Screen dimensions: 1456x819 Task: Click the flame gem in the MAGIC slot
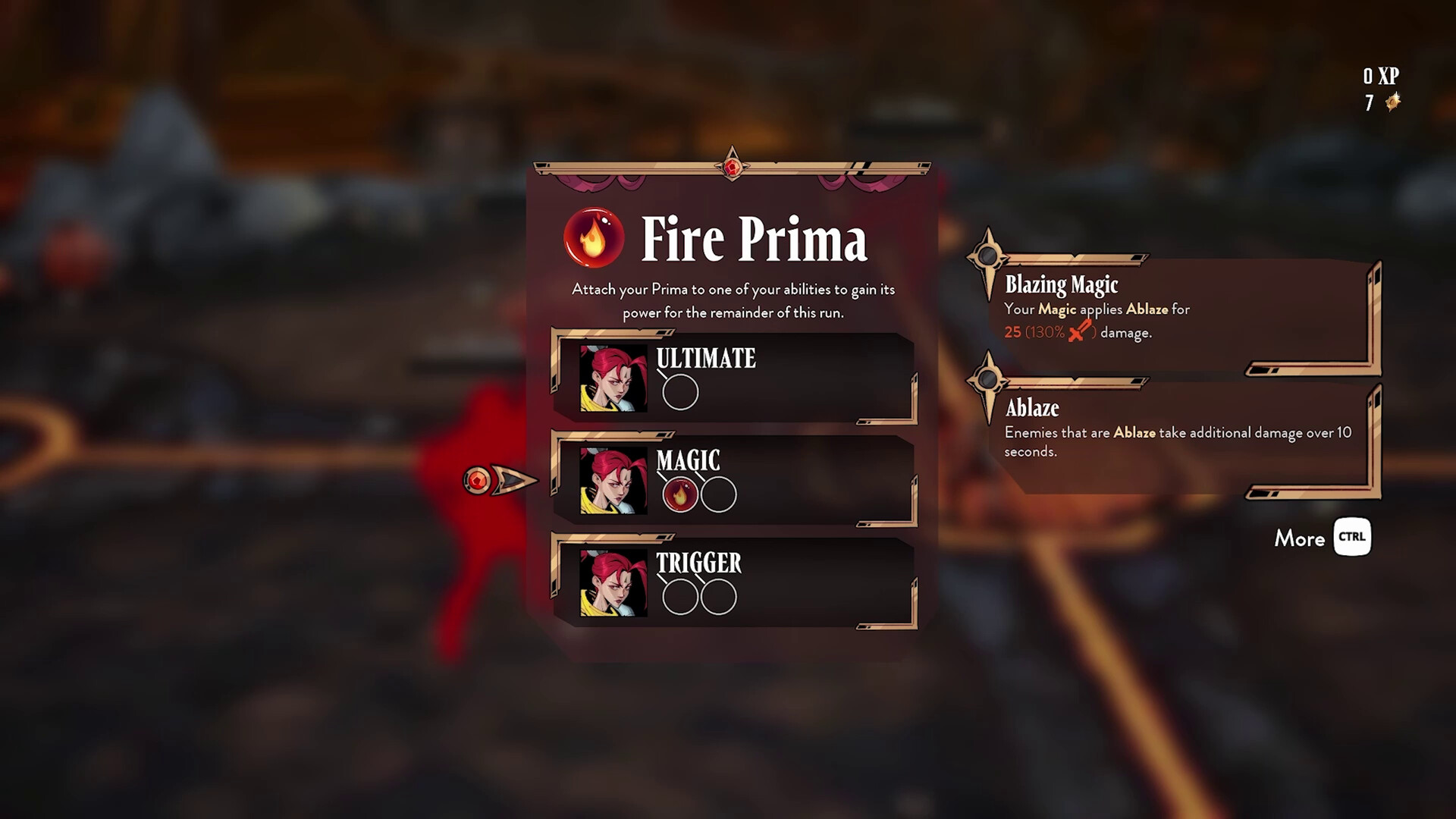[x=680, y=494]
